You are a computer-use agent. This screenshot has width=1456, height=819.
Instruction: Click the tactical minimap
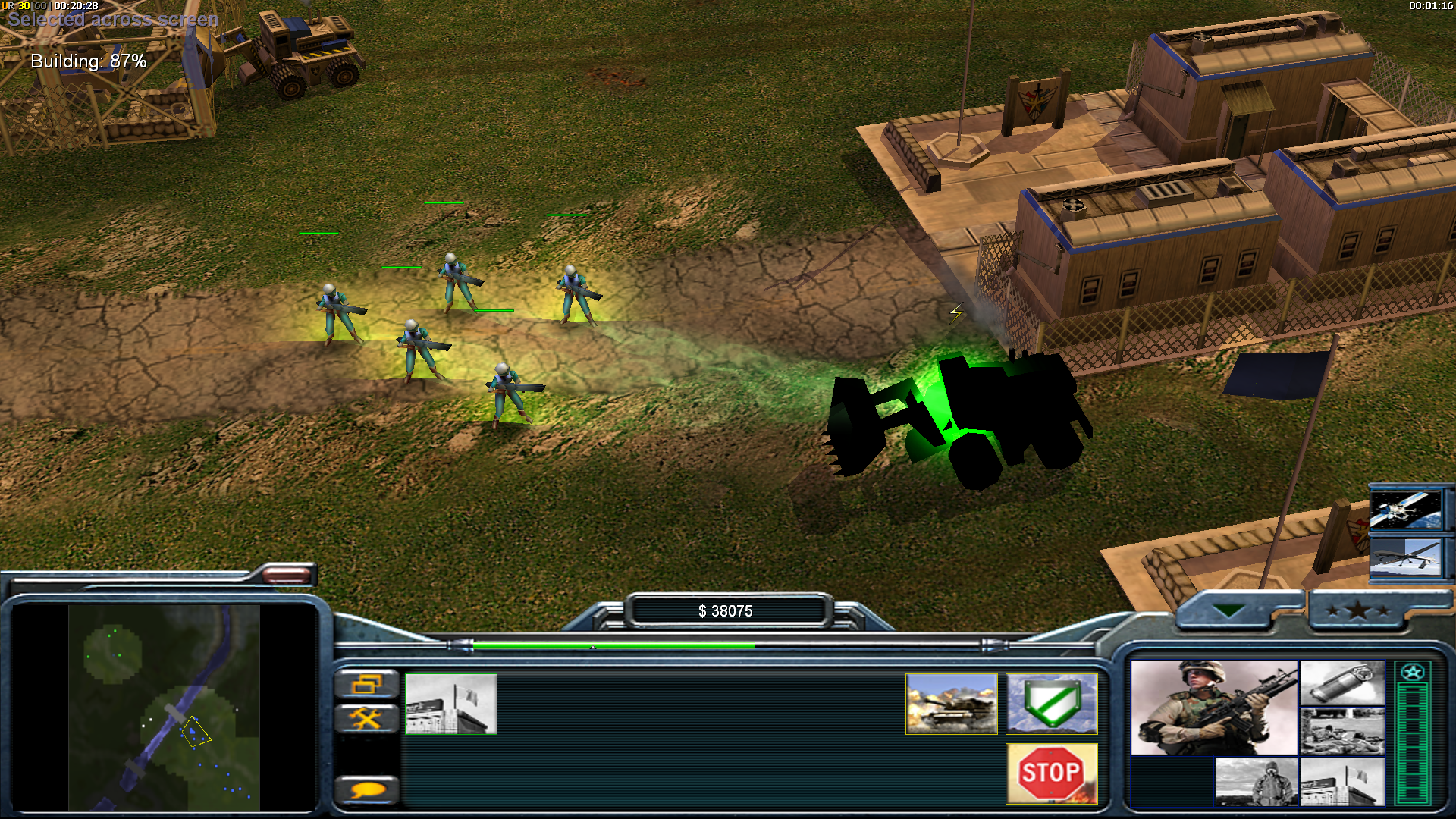click(164, 707)
